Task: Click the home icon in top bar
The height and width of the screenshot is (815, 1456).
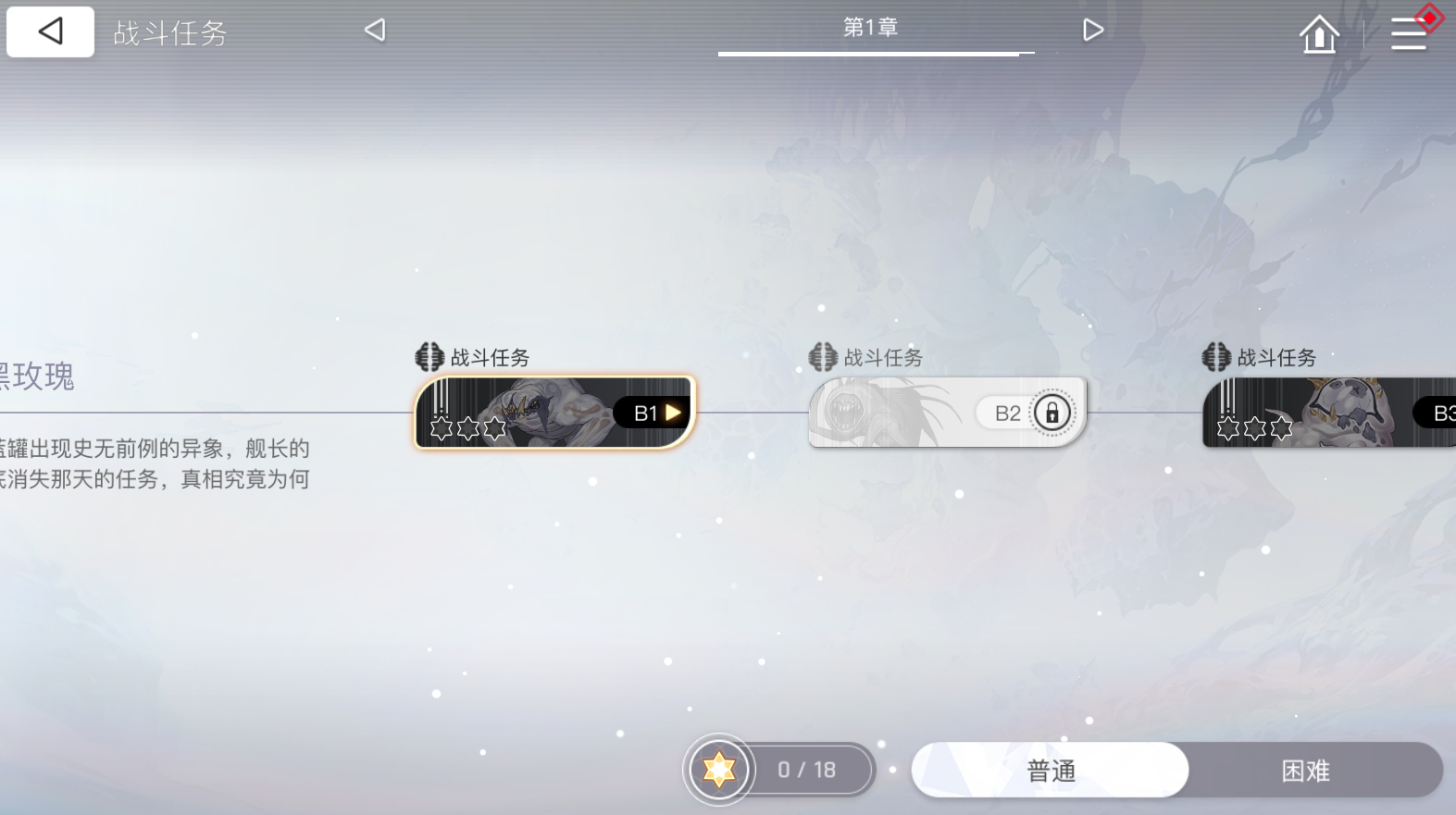Action: click(1318, 32)
